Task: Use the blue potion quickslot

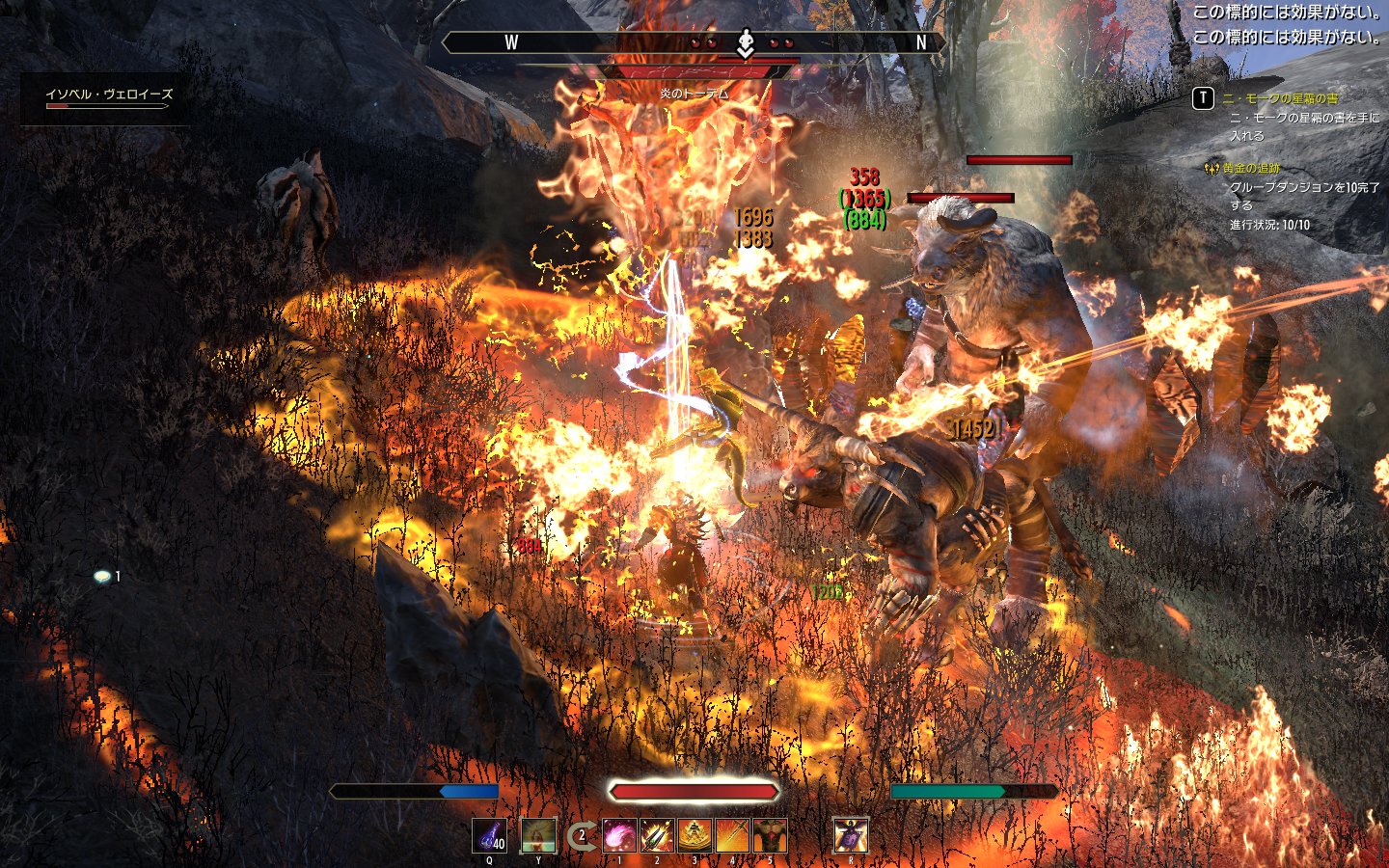Action: (490, 835)
